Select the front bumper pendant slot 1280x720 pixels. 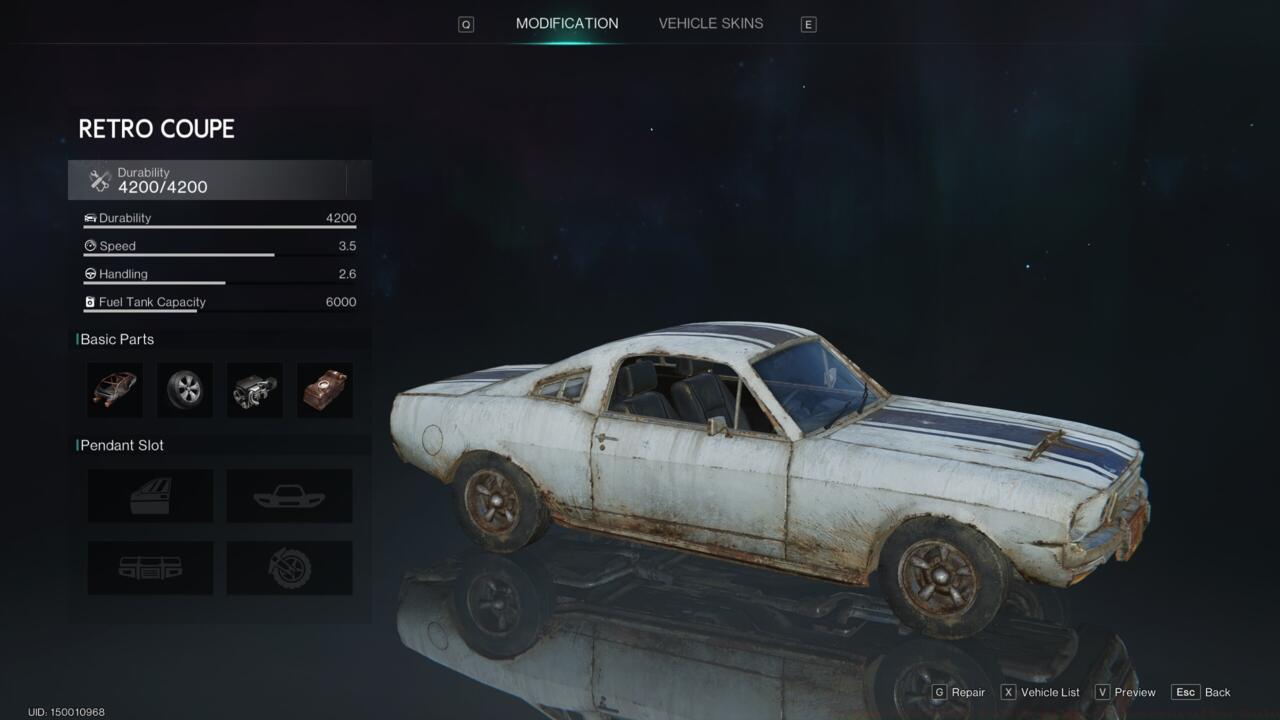(x=289, y=495)
